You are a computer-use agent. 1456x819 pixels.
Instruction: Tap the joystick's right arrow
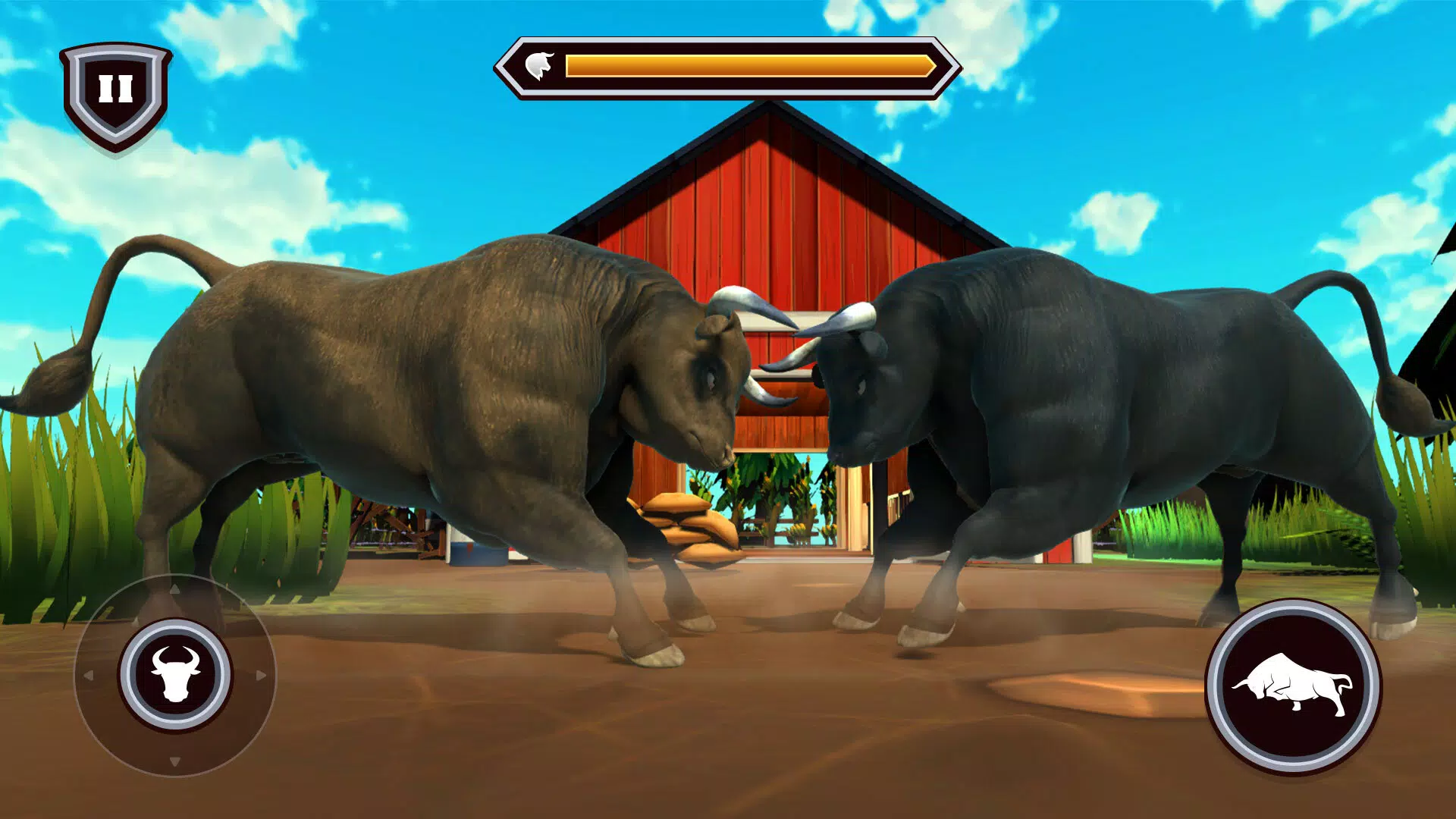(x=262, y=675)
